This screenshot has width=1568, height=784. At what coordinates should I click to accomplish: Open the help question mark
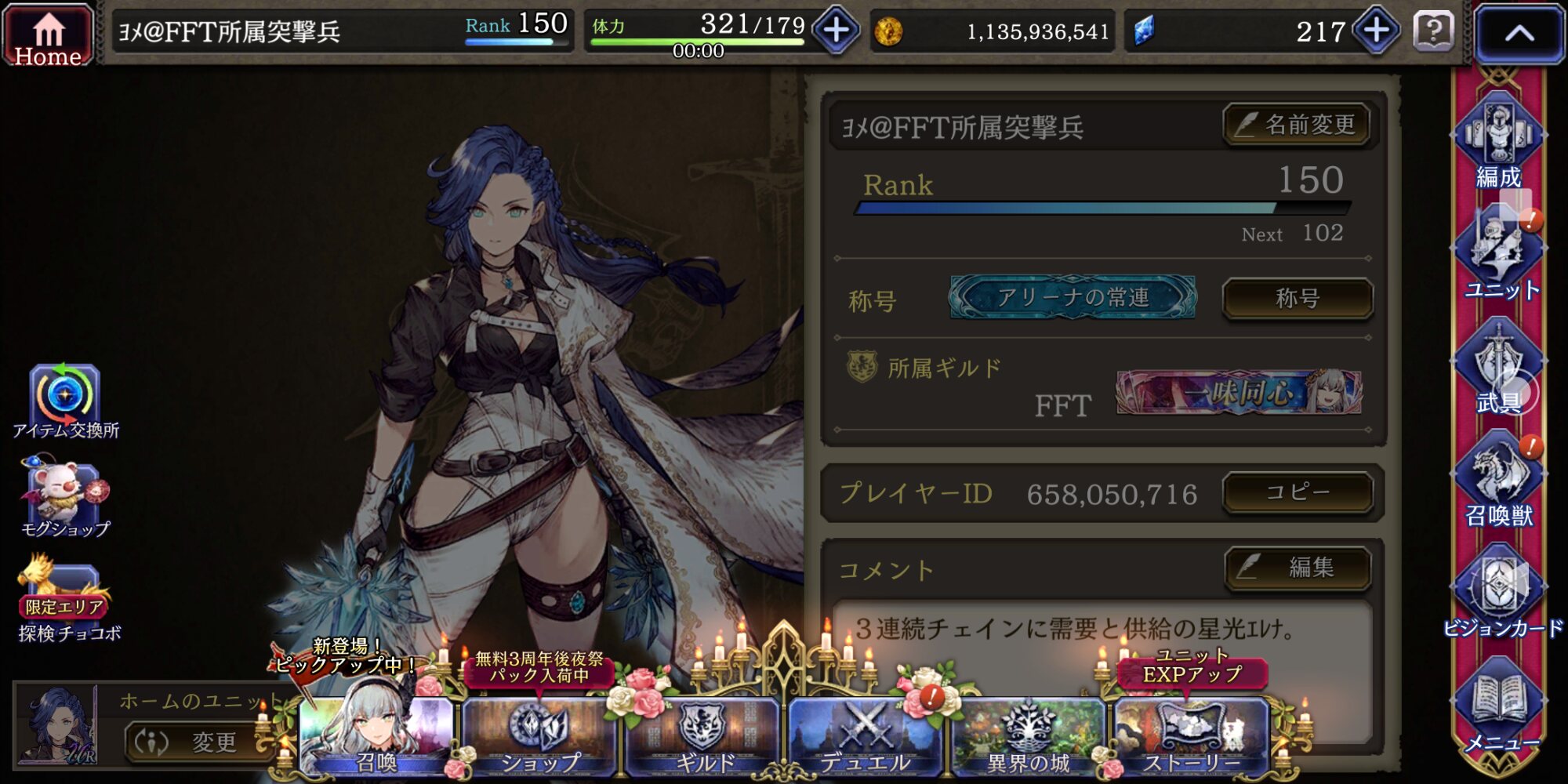[1433, 32]
